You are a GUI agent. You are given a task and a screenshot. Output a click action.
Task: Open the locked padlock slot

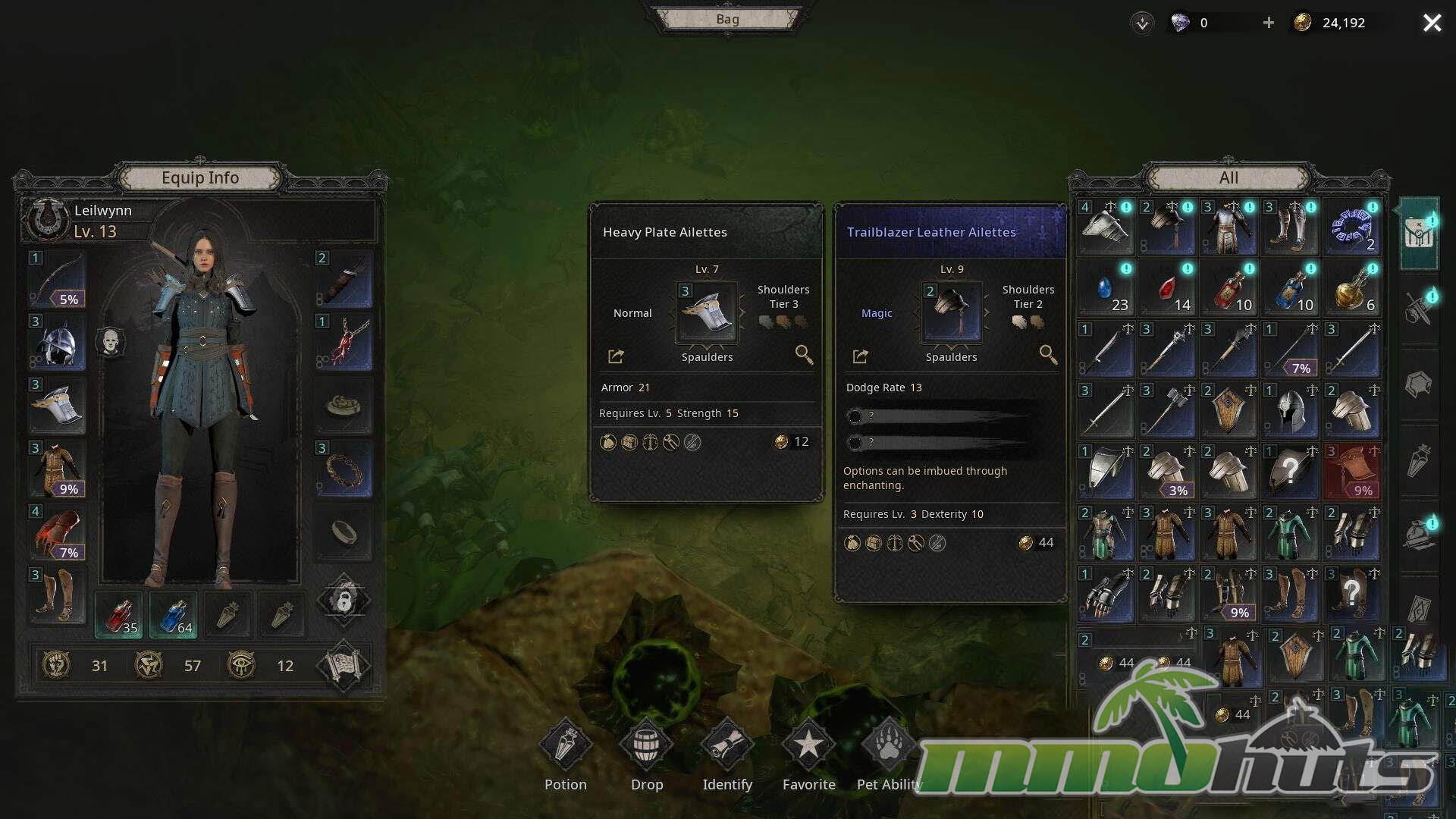tap(344, 601)
